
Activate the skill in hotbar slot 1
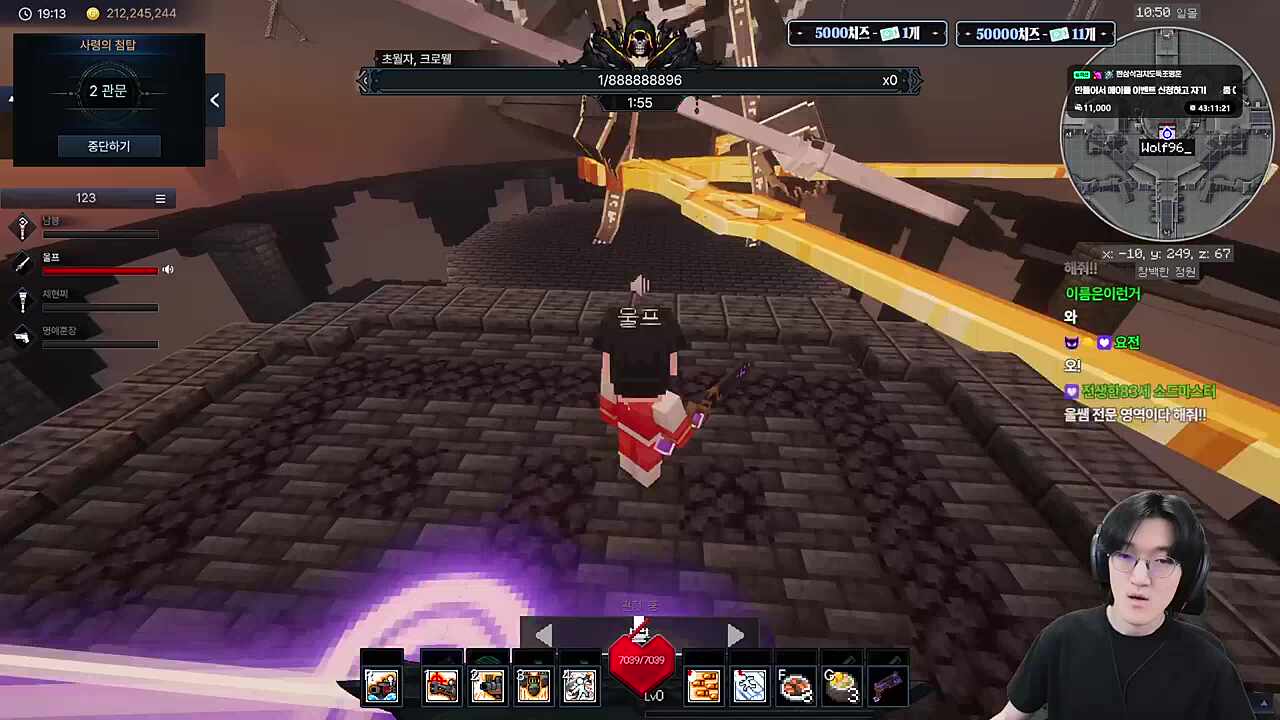(441, 686)
